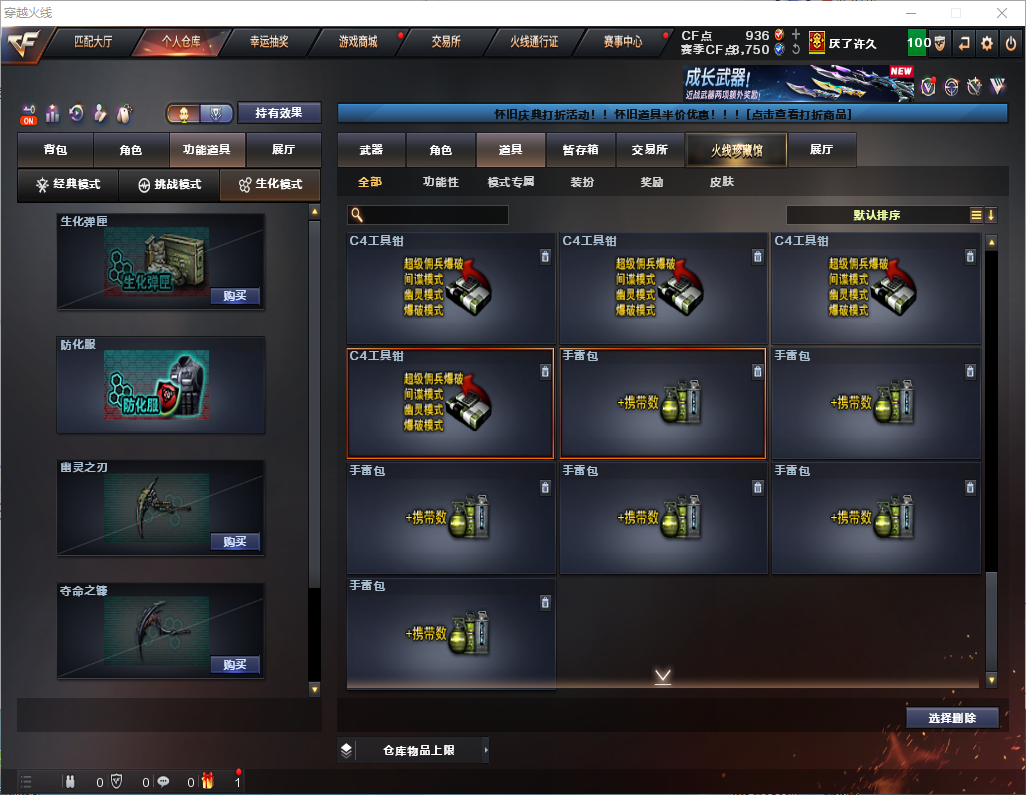
Task: Open the 游戏商城 game shop
Action: tap(357, 42)
